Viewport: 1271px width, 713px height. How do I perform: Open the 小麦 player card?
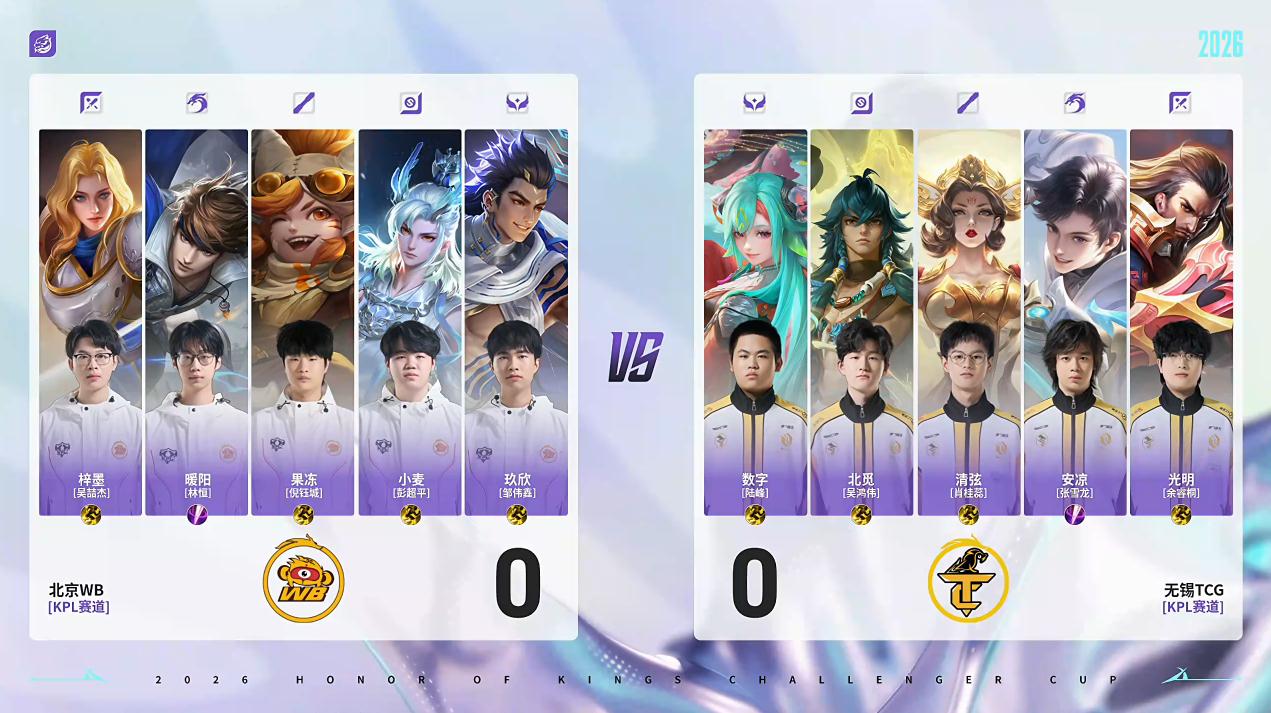(410, 322)
